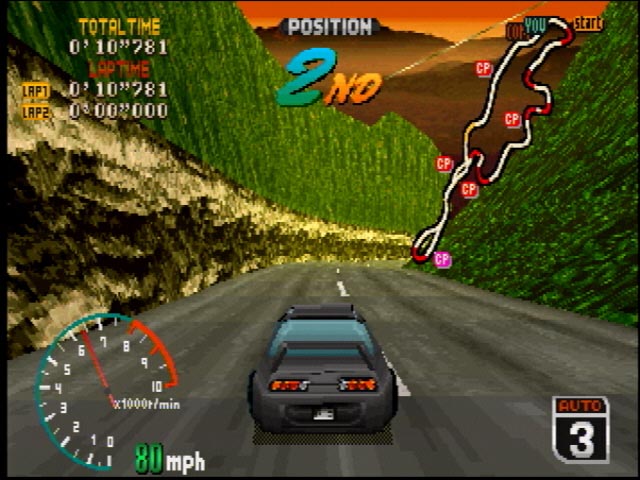Image resolution: width=640 pixels, height=480 pixels.
Task: Select the start marker on the minimap
Action: point(588,23)
